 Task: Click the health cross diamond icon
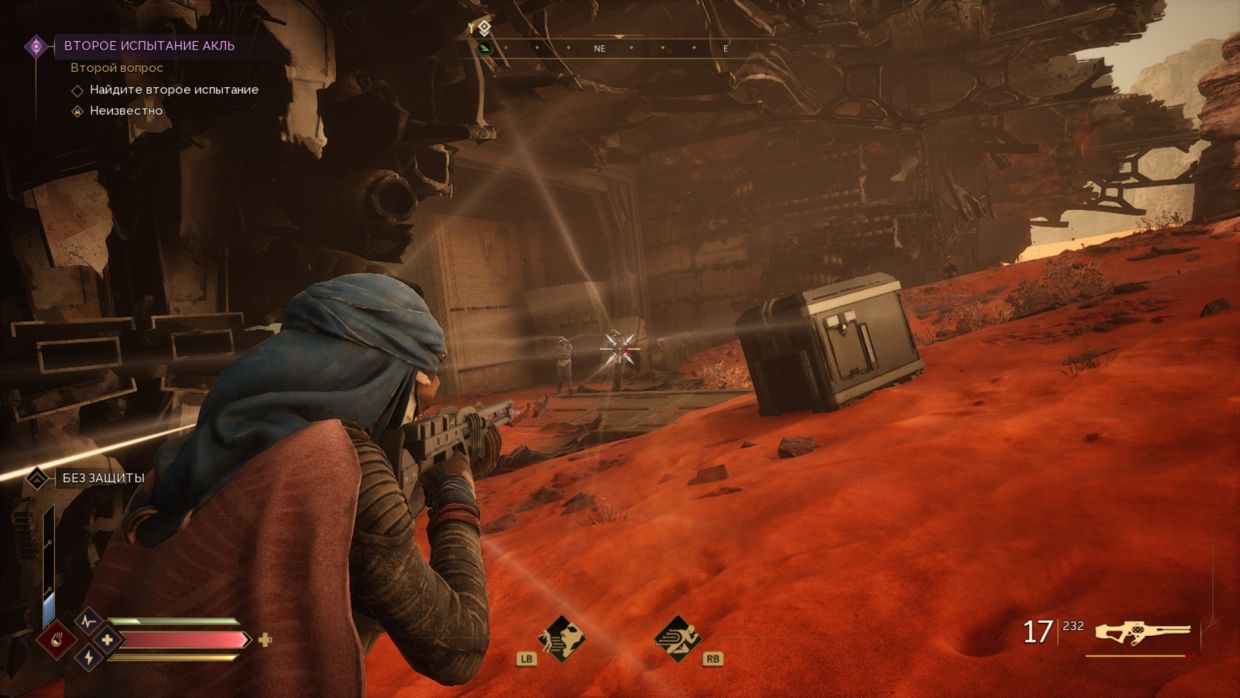pos(107,639)
